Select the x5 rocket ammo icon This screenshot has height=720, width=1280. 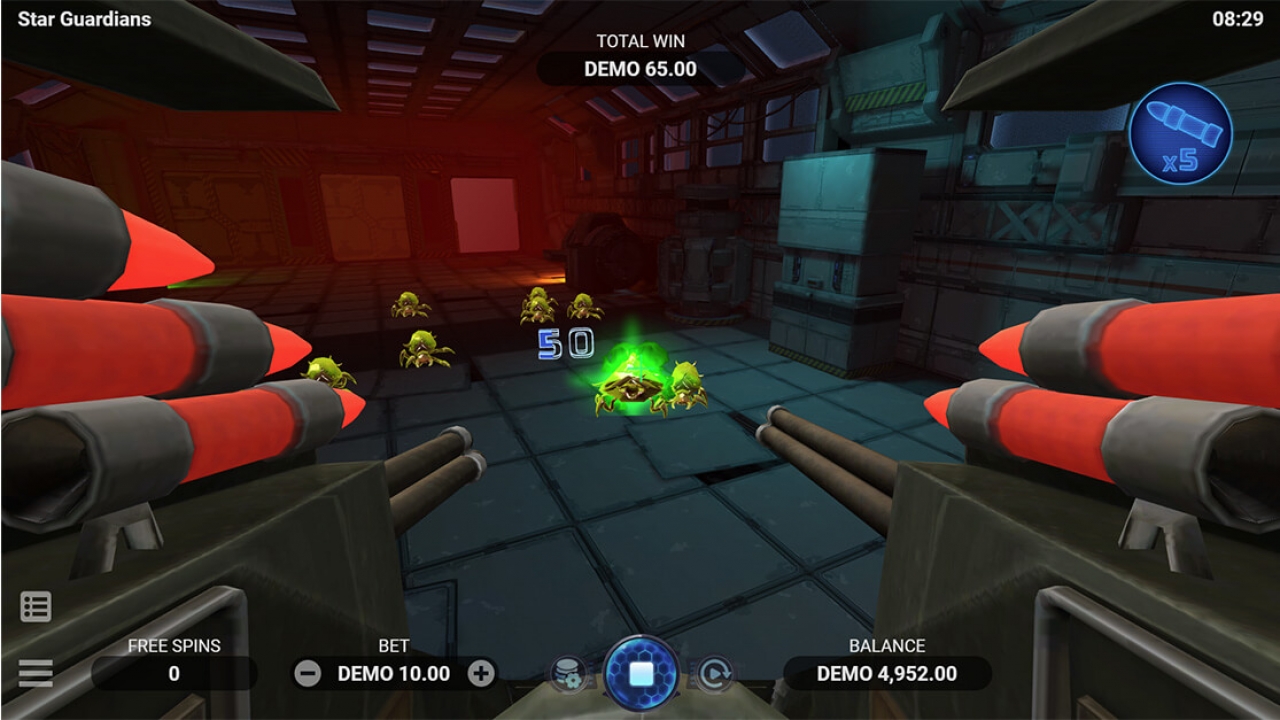[x=1180, y=134]
